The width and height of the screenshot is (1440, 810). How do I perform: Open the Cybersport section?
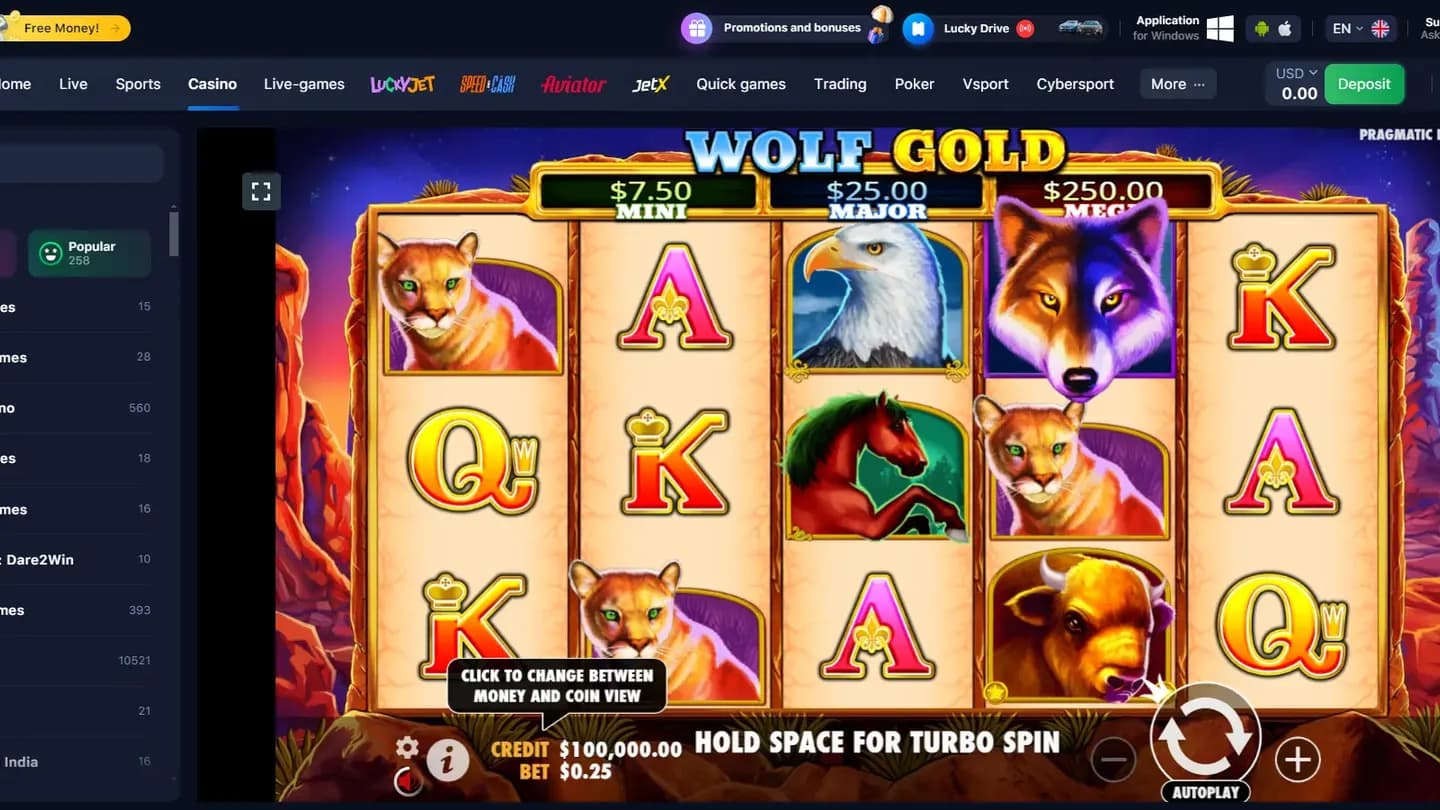(x=1075, y=84)
